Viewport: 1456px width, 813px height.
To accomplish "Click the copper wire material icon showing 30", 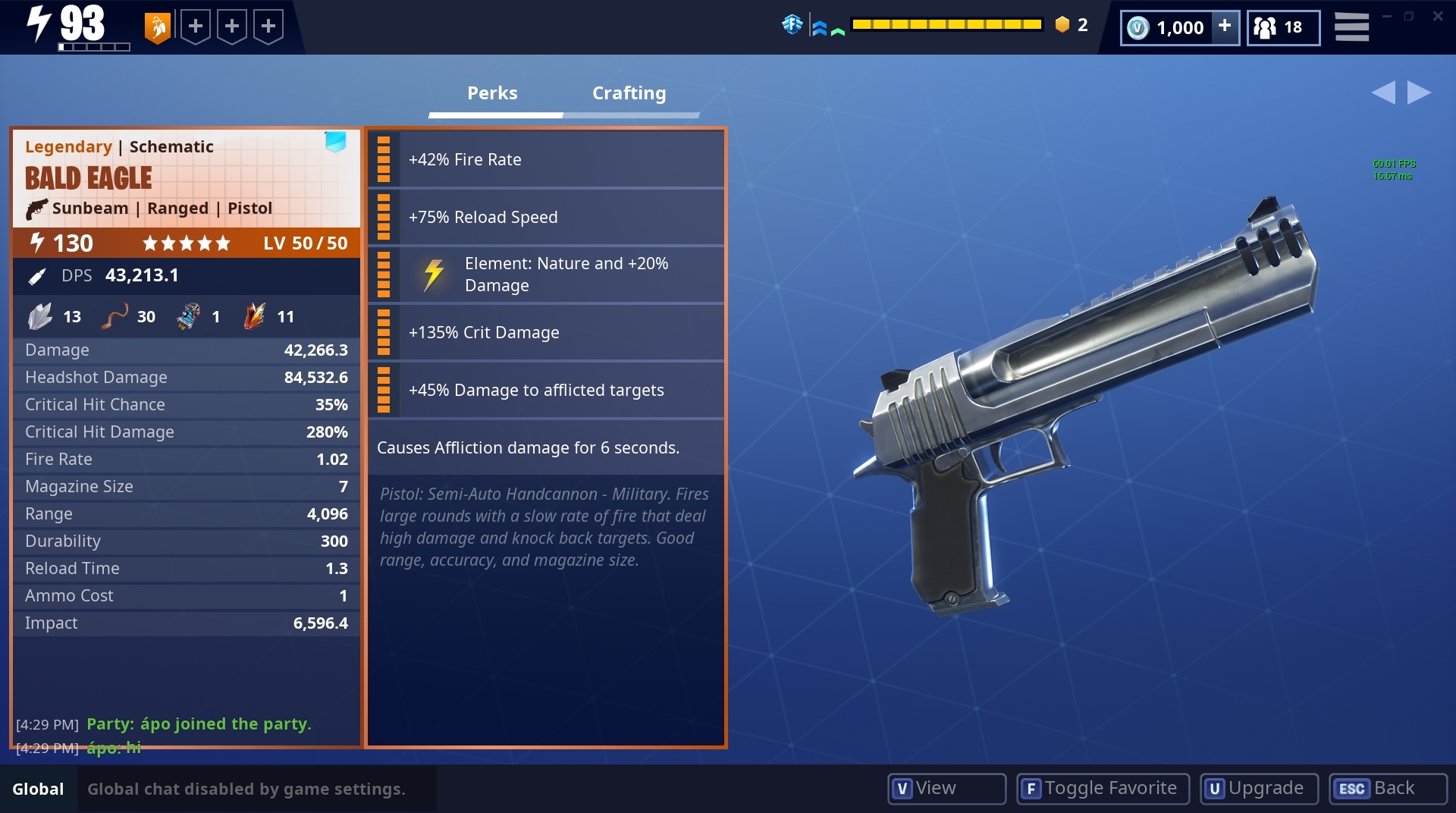I will click(115, 316).
